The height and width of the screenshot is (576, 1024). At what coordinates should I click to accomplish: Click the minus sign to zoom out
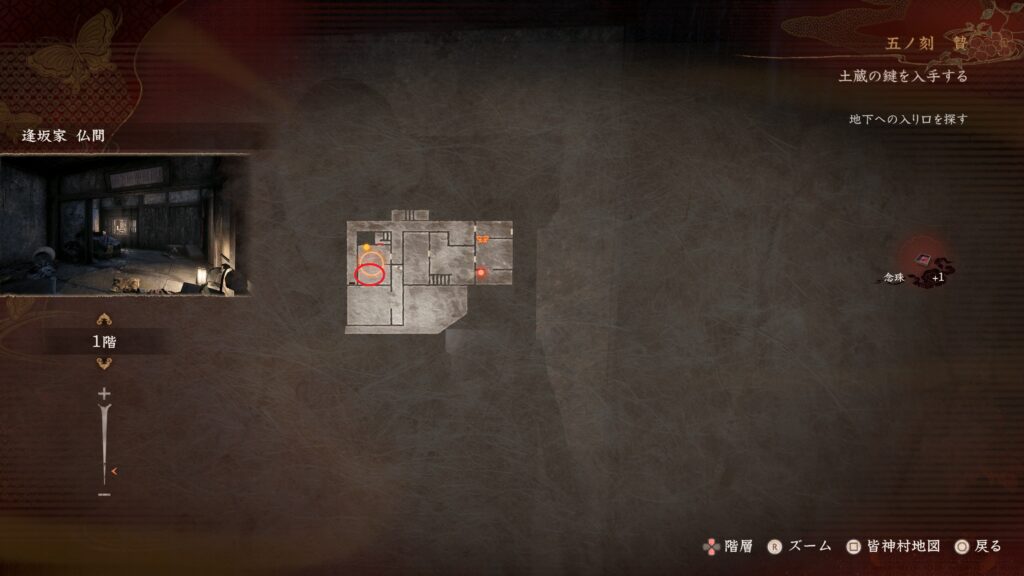pos(104,494)
